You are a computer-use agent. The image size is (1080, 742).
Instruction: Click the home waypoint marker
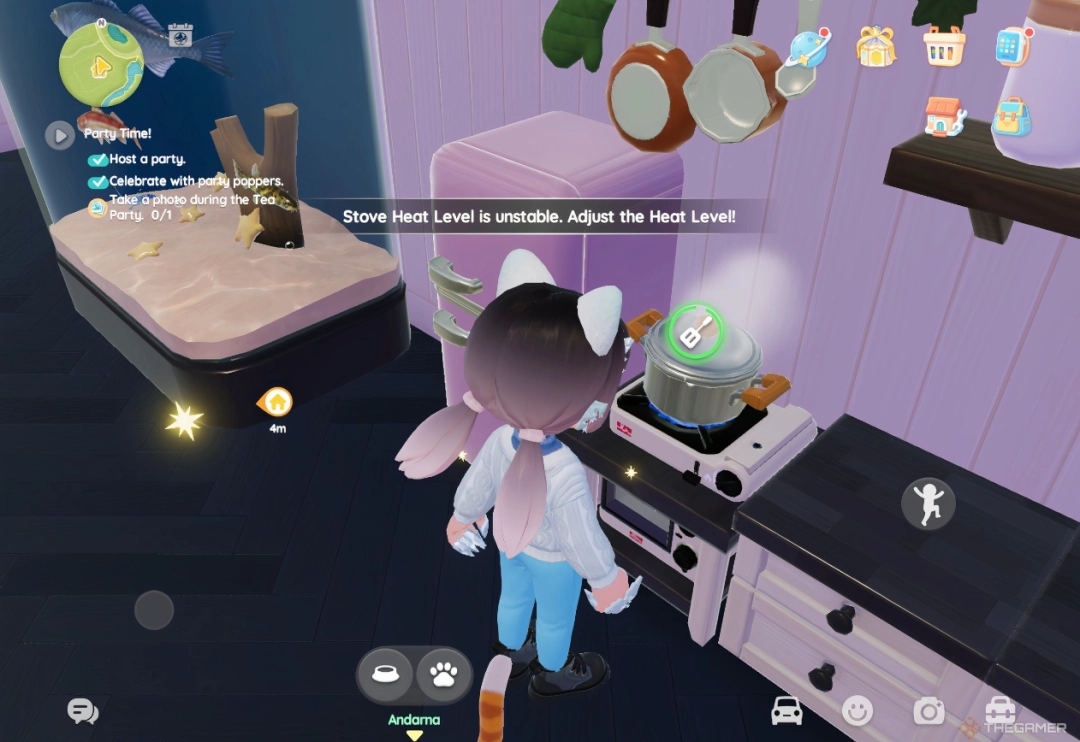point(277,403)
